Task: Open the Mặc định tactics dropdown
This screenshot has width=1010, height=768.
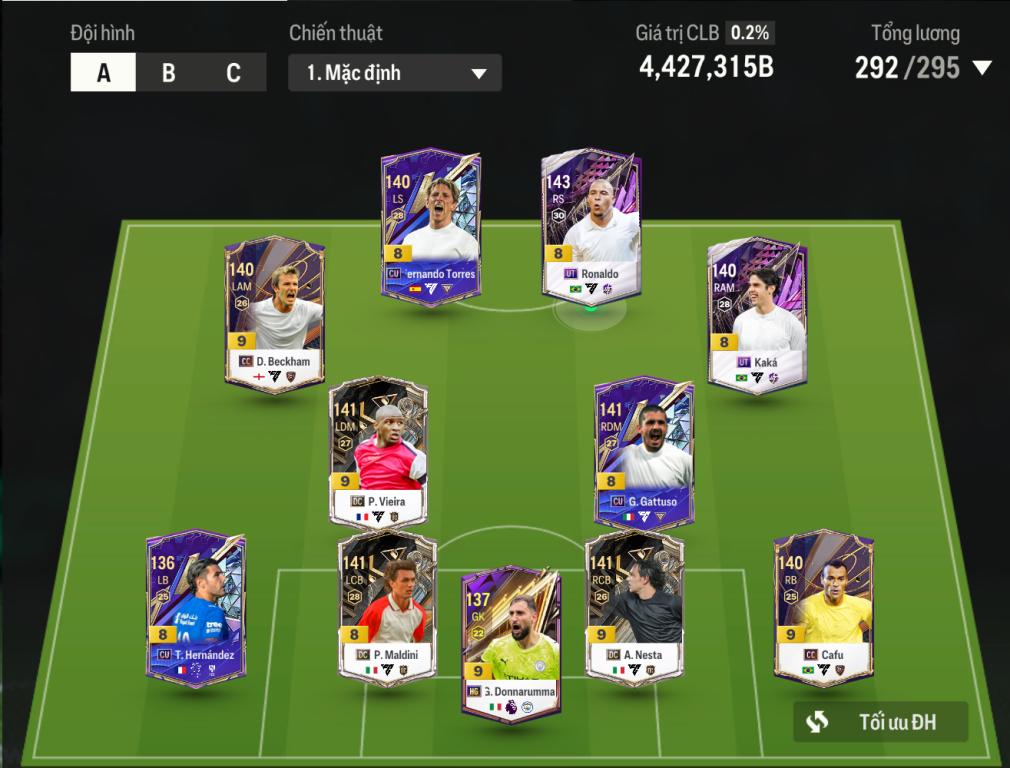Action: (395, 73)
